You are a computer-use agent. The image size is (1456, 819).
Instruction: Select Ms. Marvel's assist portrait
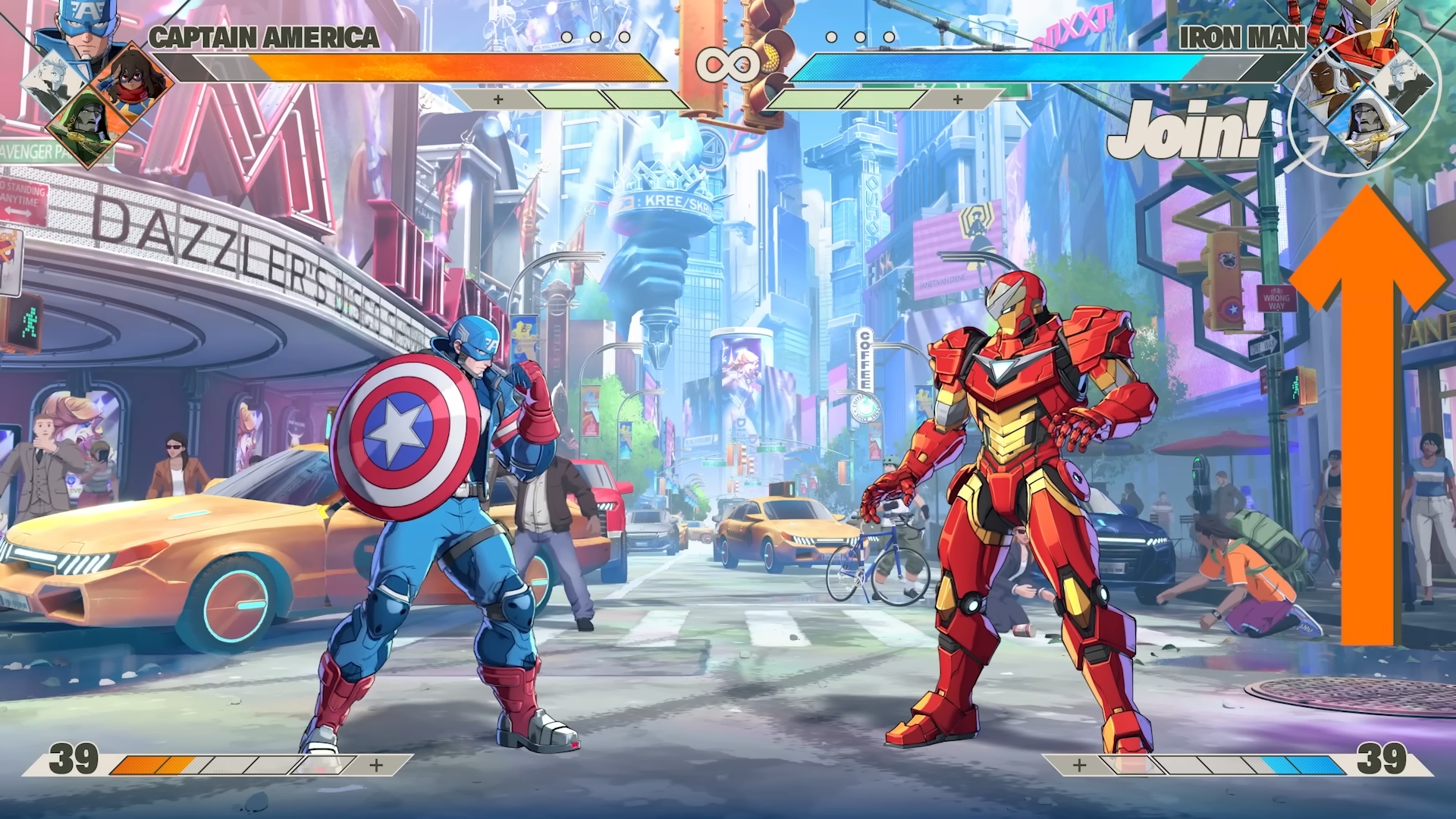[133, 77]
